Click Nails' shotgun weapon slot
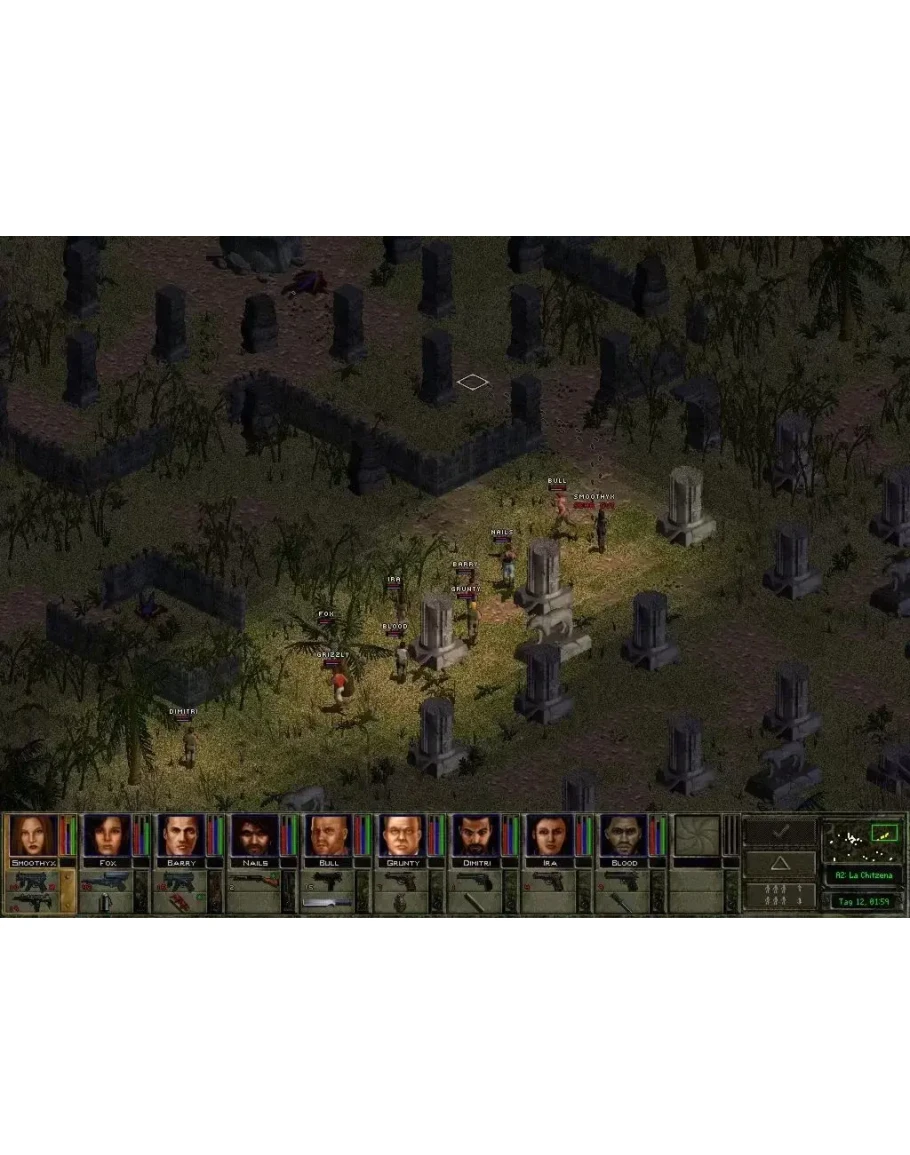Viewport: 910px width, 1155px height. [x=254, y=880]
